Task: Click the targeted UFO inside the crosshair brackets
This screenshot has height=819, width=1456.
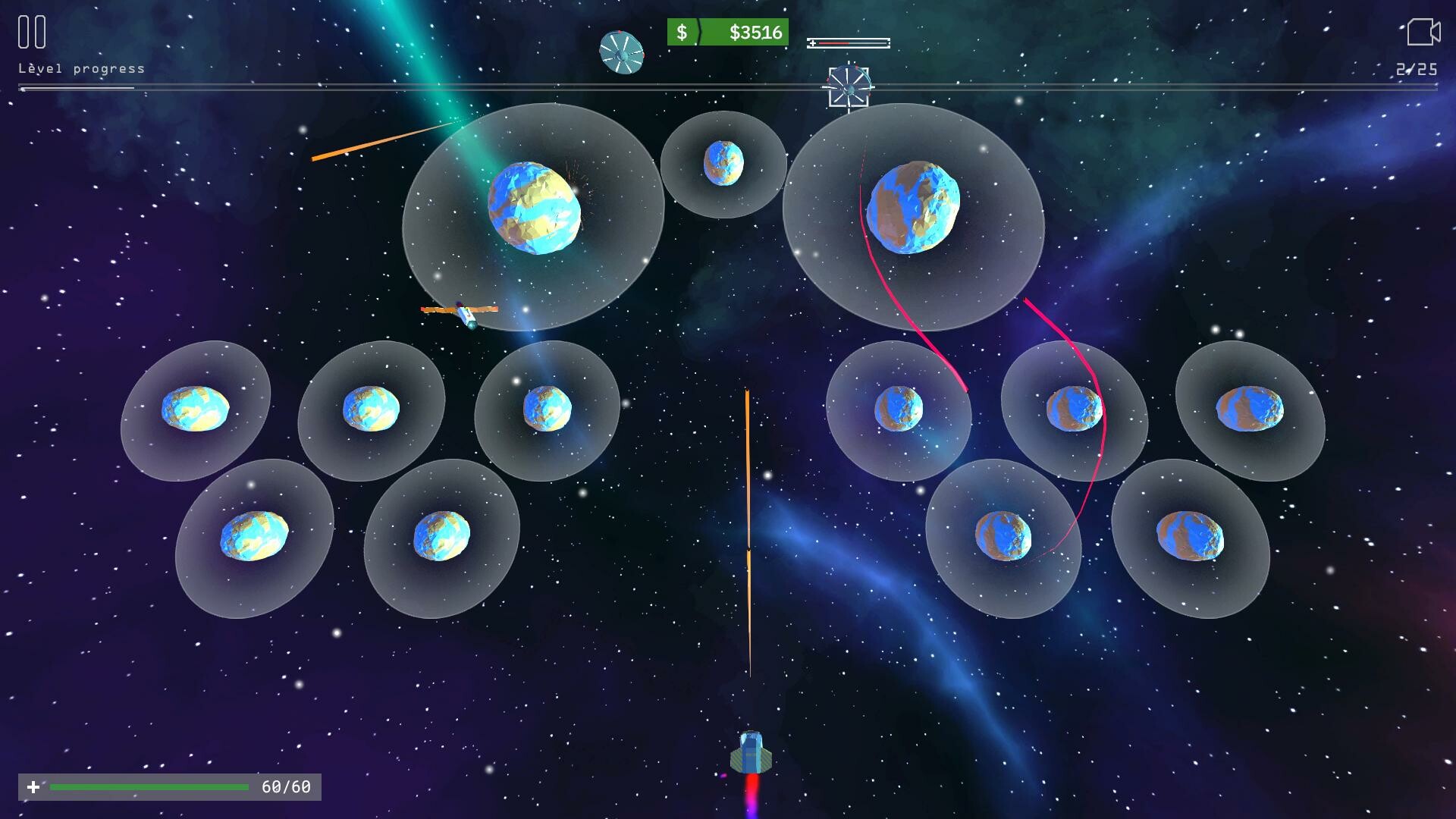Action: click(x=849, y=86)
